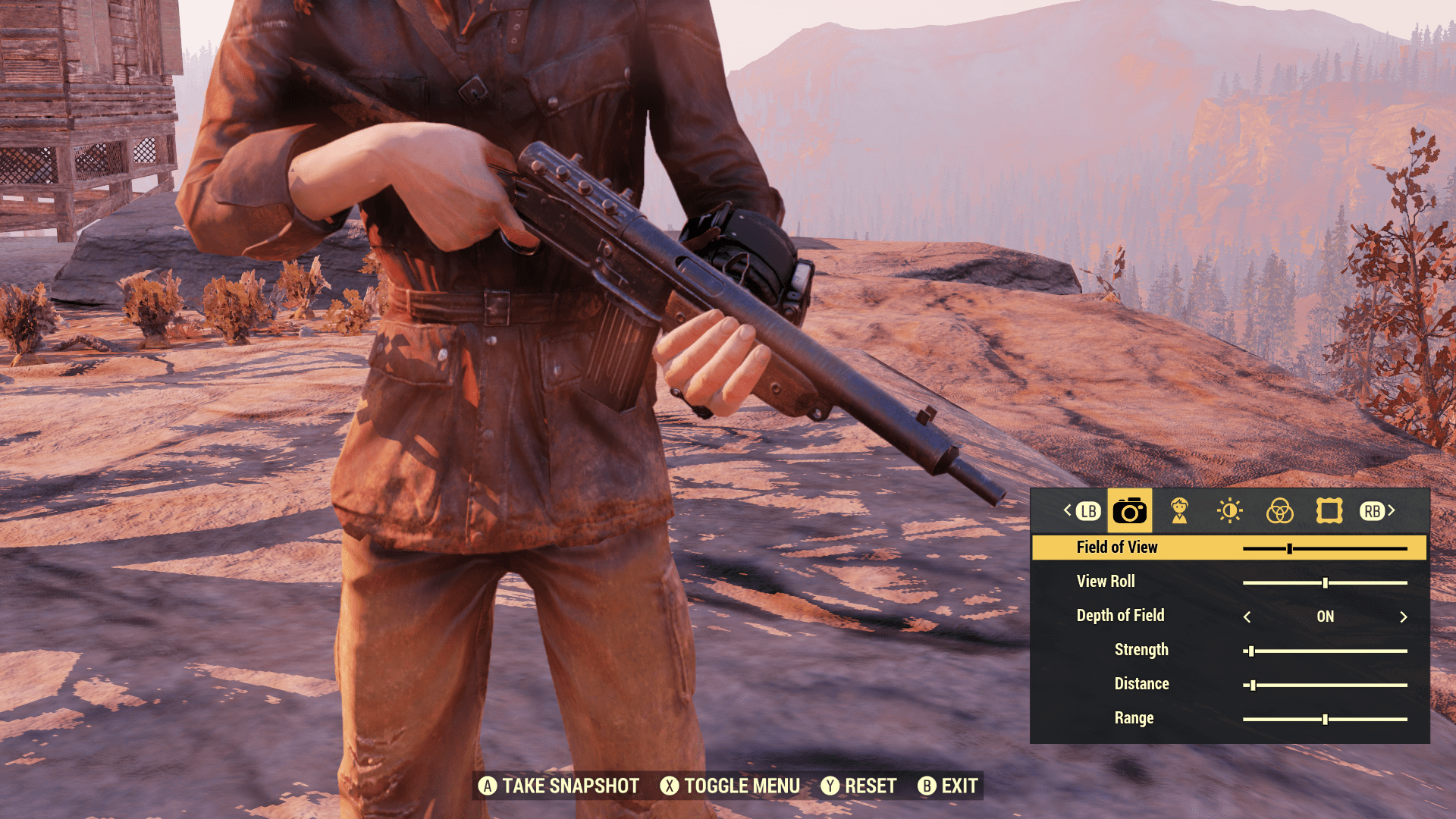
Task: Exit photo mode
Action: [x=948, y=786]
